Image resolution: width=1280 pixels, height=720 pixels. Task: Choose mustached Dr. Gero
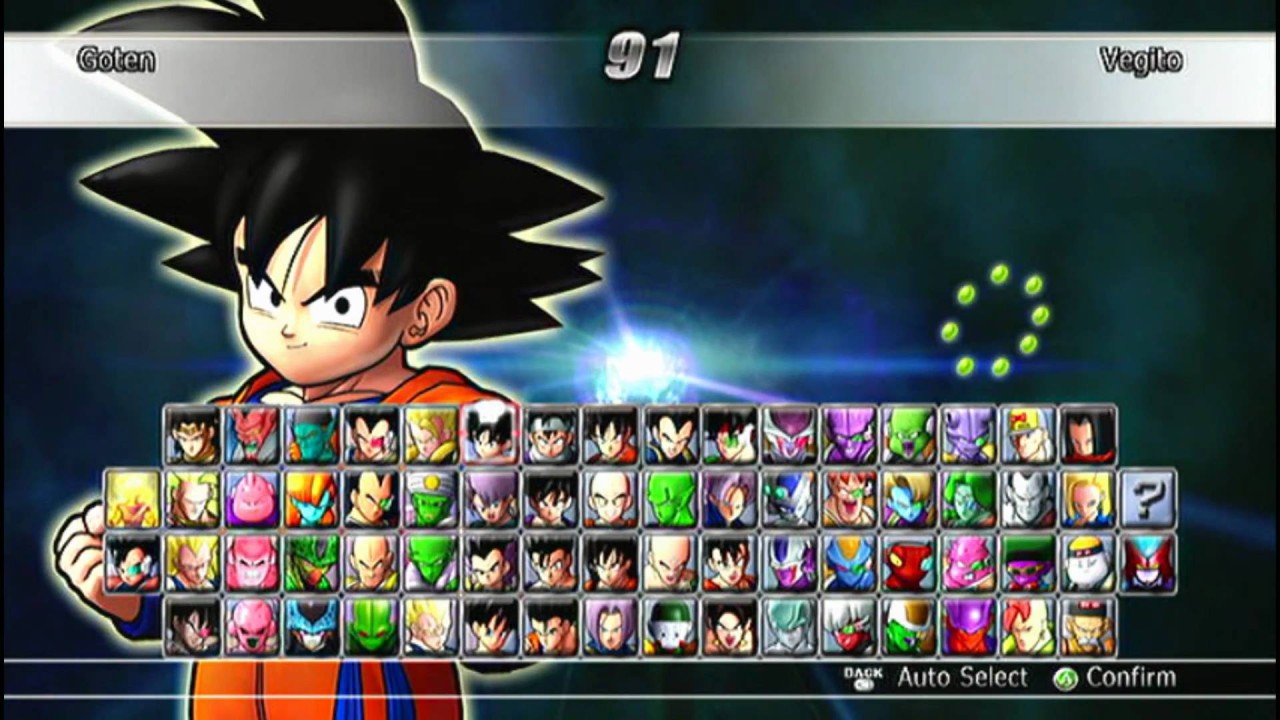pyautogui.click(x=1087, y=627)
